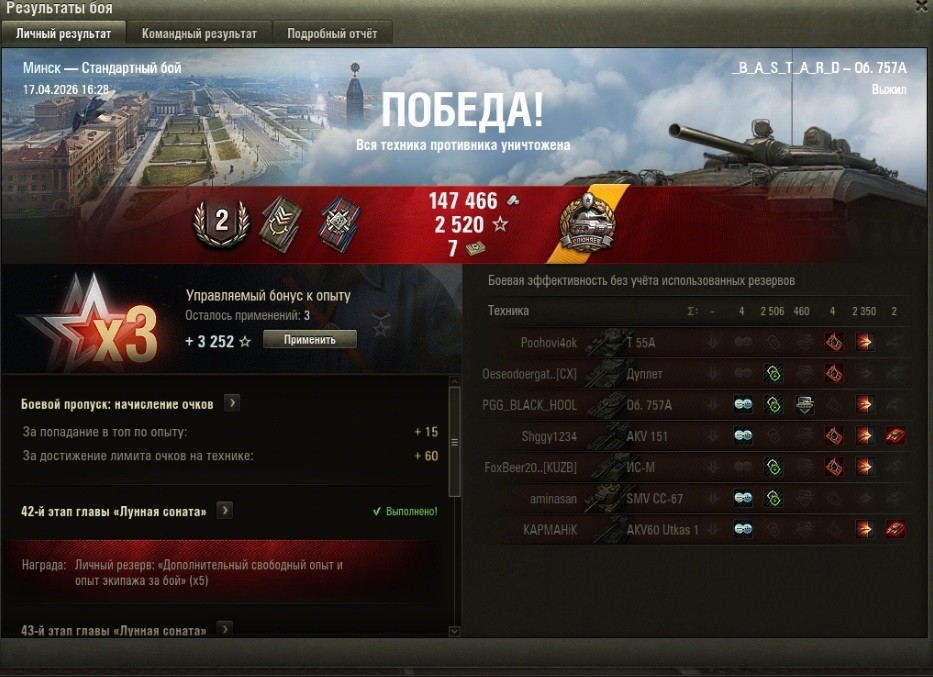Click the laurel wreath medal with number 2
This screenshot has height=677, width=933.
tap(221, 222)
